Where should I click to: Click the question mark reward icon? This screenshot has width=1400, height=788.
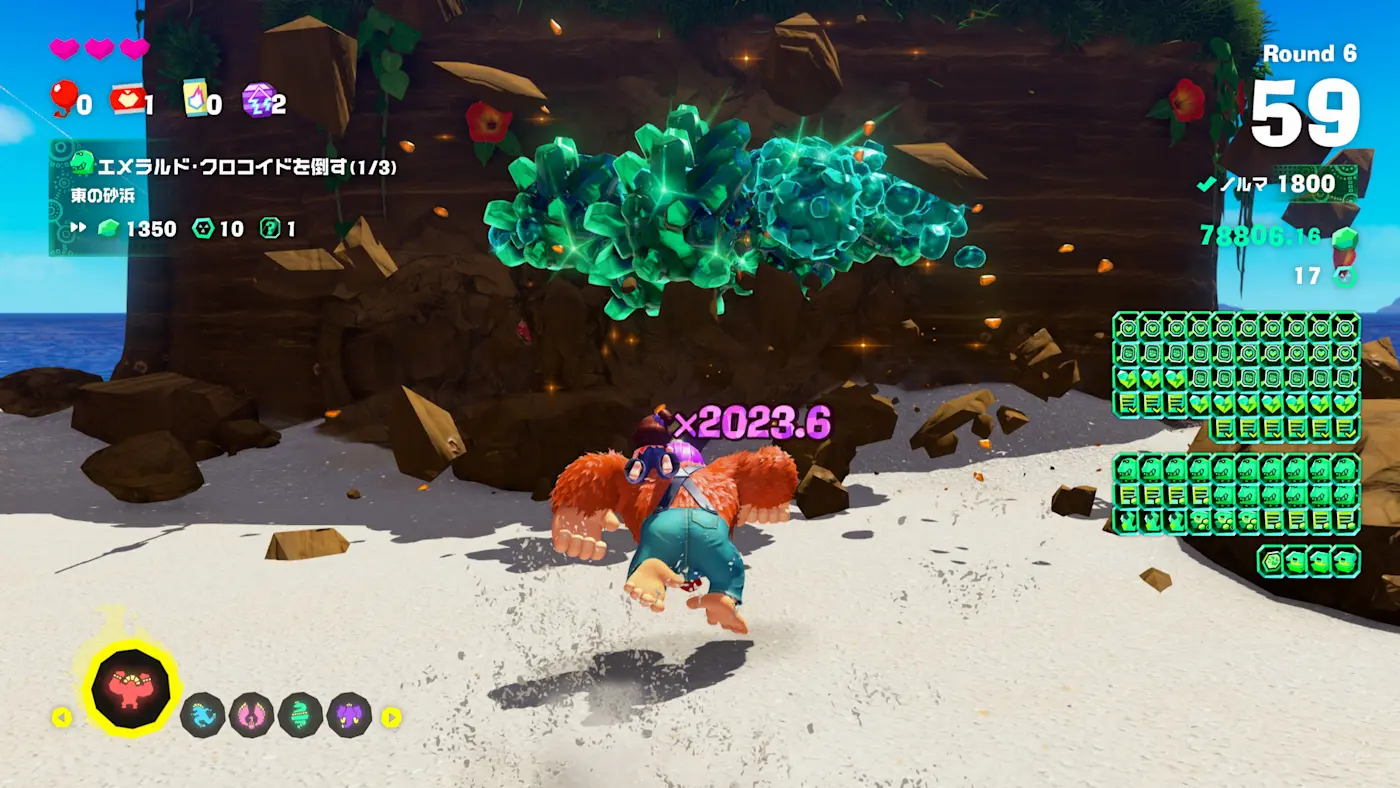tap(269, 229)
